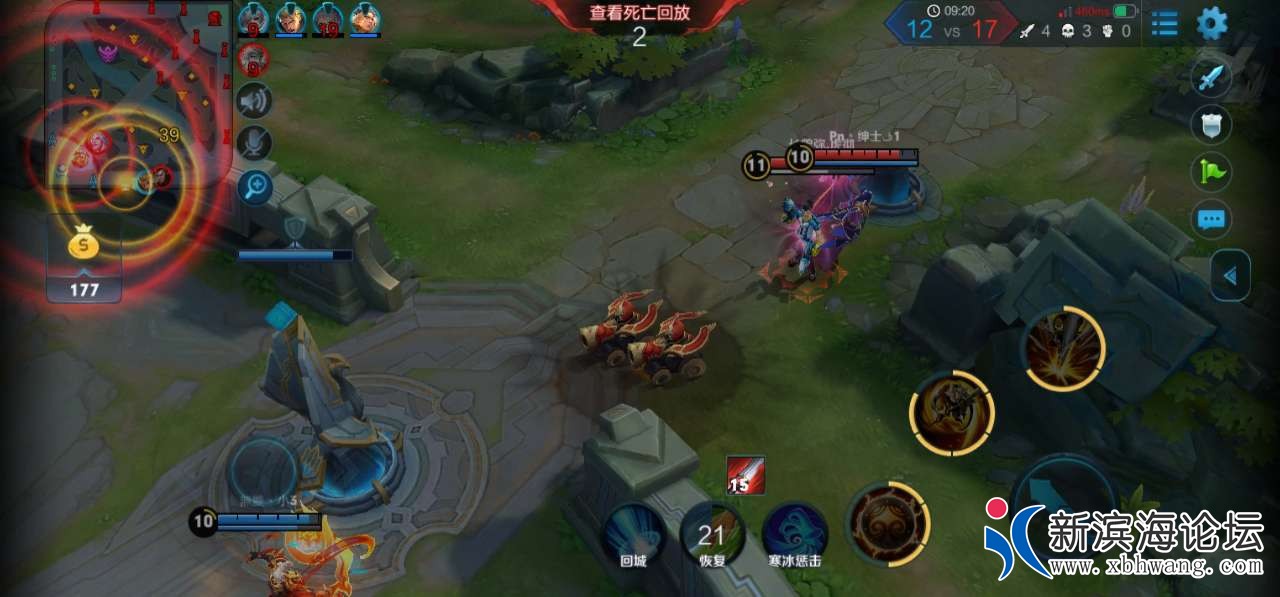This screenshot has height=597, width=1280.
Task: Collapse the side panel with the arrow
Action: click(x=1230, y=275)
